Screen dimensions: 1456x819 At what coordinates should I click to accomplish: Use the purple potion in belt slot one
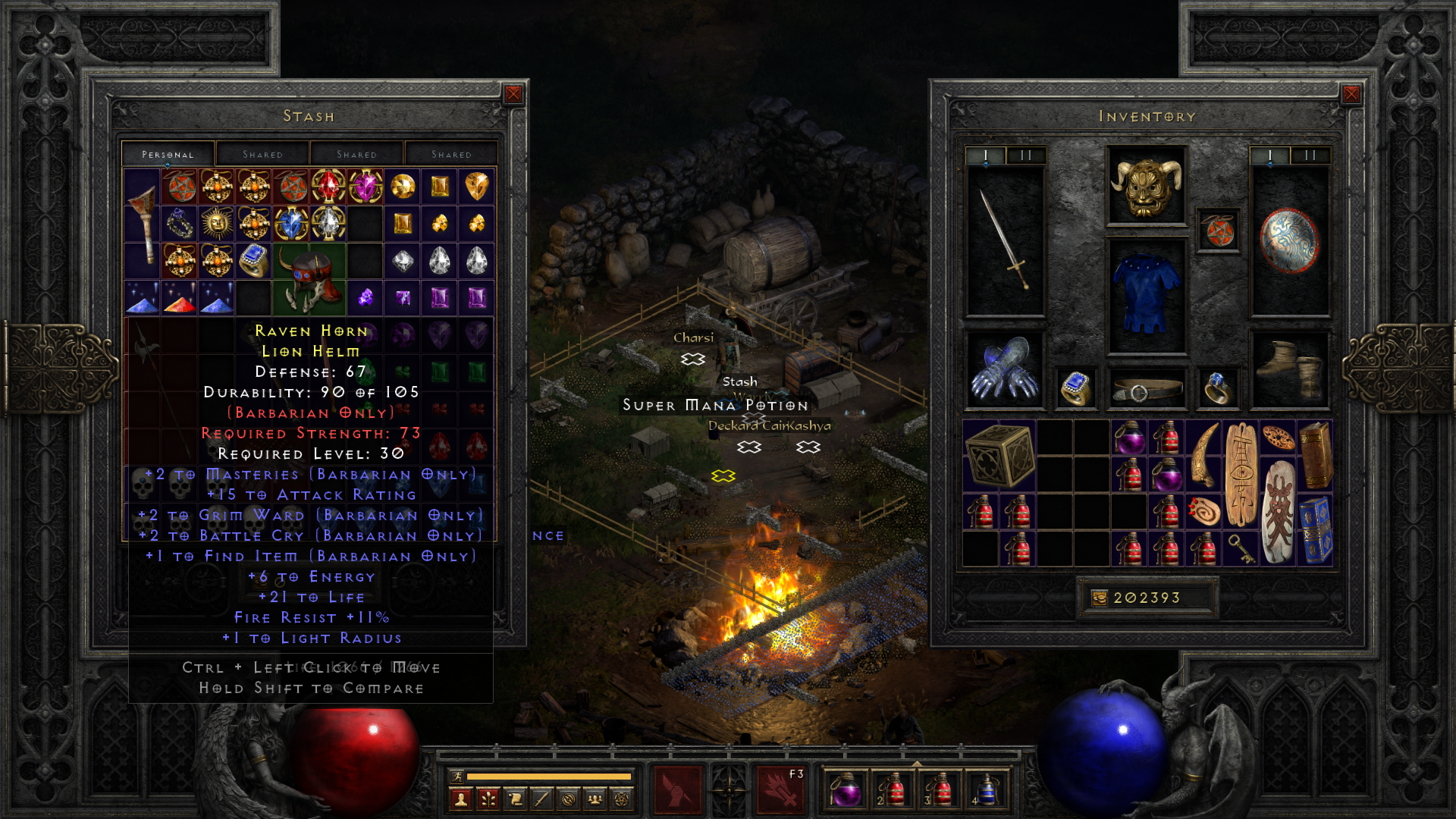(846, 789)
